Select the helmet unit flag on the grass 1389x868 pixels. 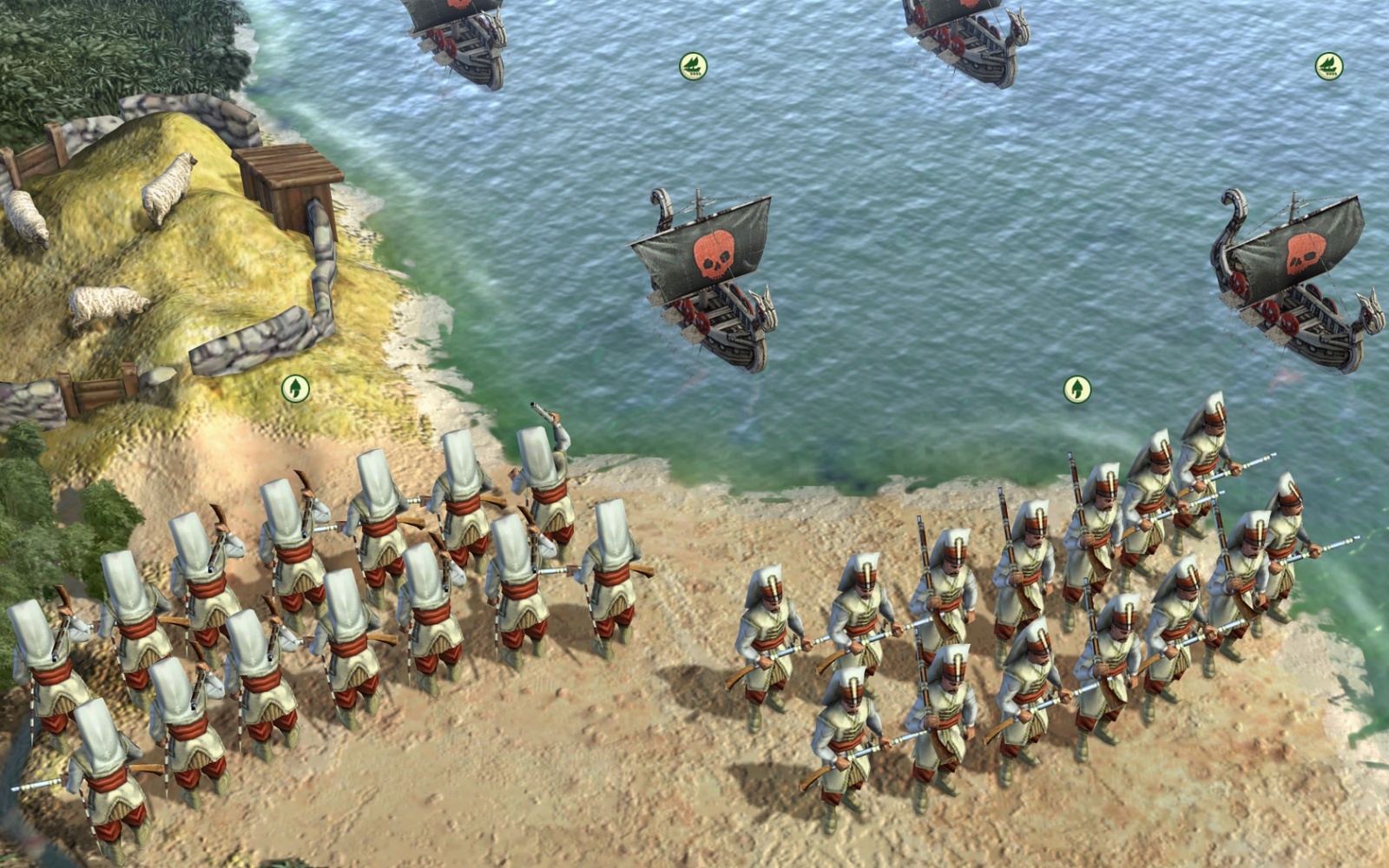coord(296,388)
